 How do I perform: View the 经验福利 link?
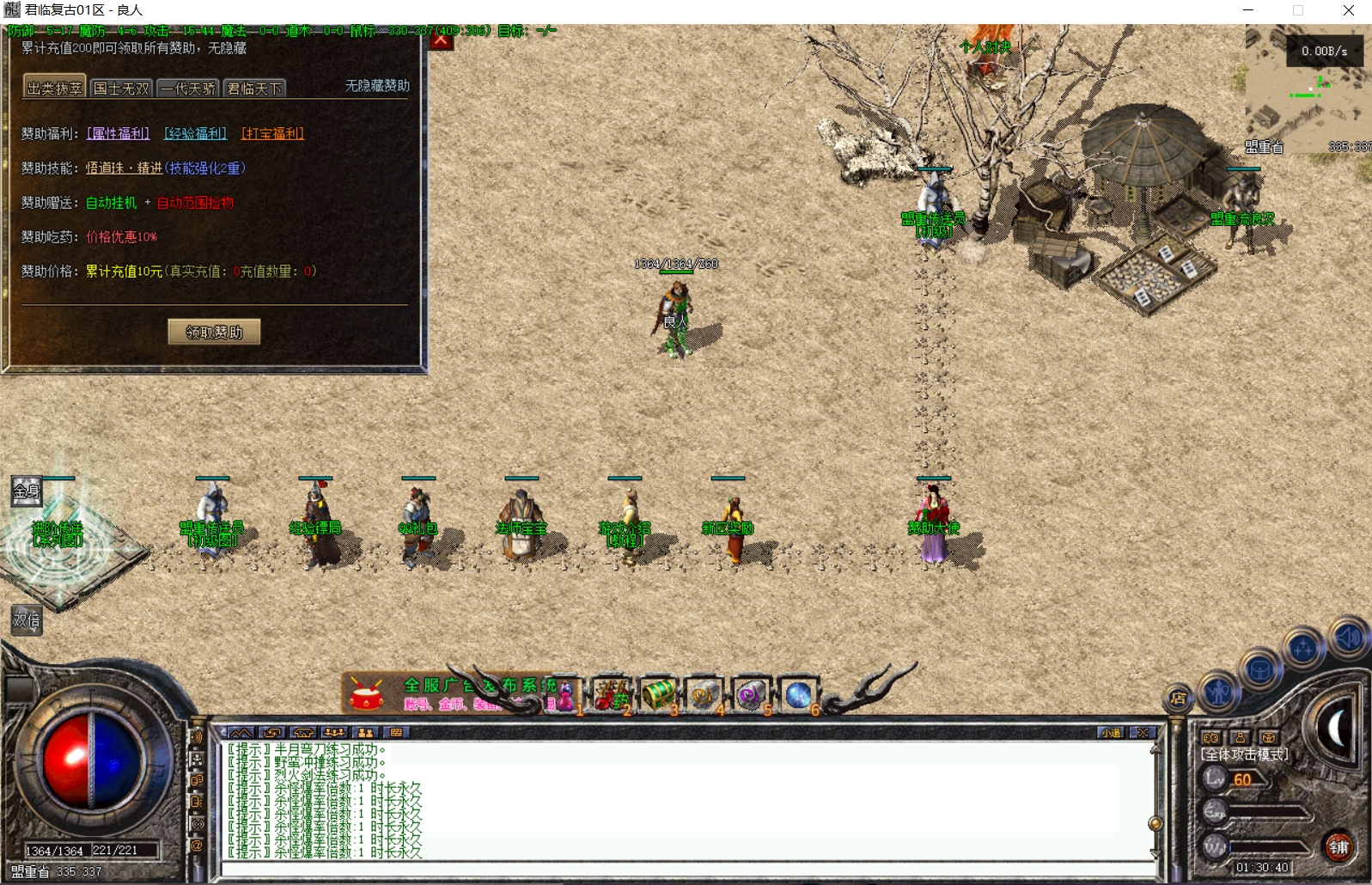coord(195,133)
